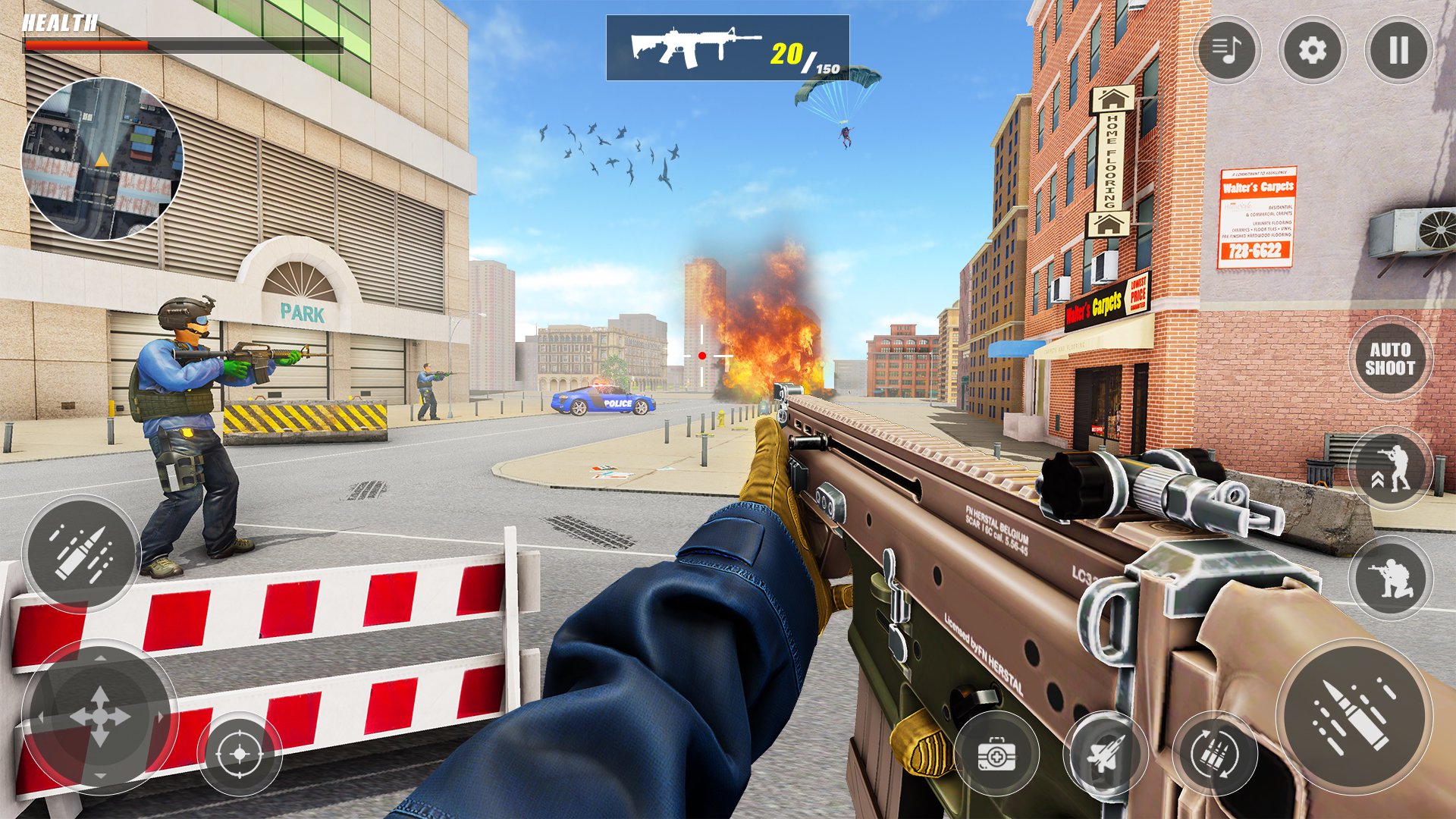1456x819 pixels.
Task: Use the medkit button
Action: (996, 754)
